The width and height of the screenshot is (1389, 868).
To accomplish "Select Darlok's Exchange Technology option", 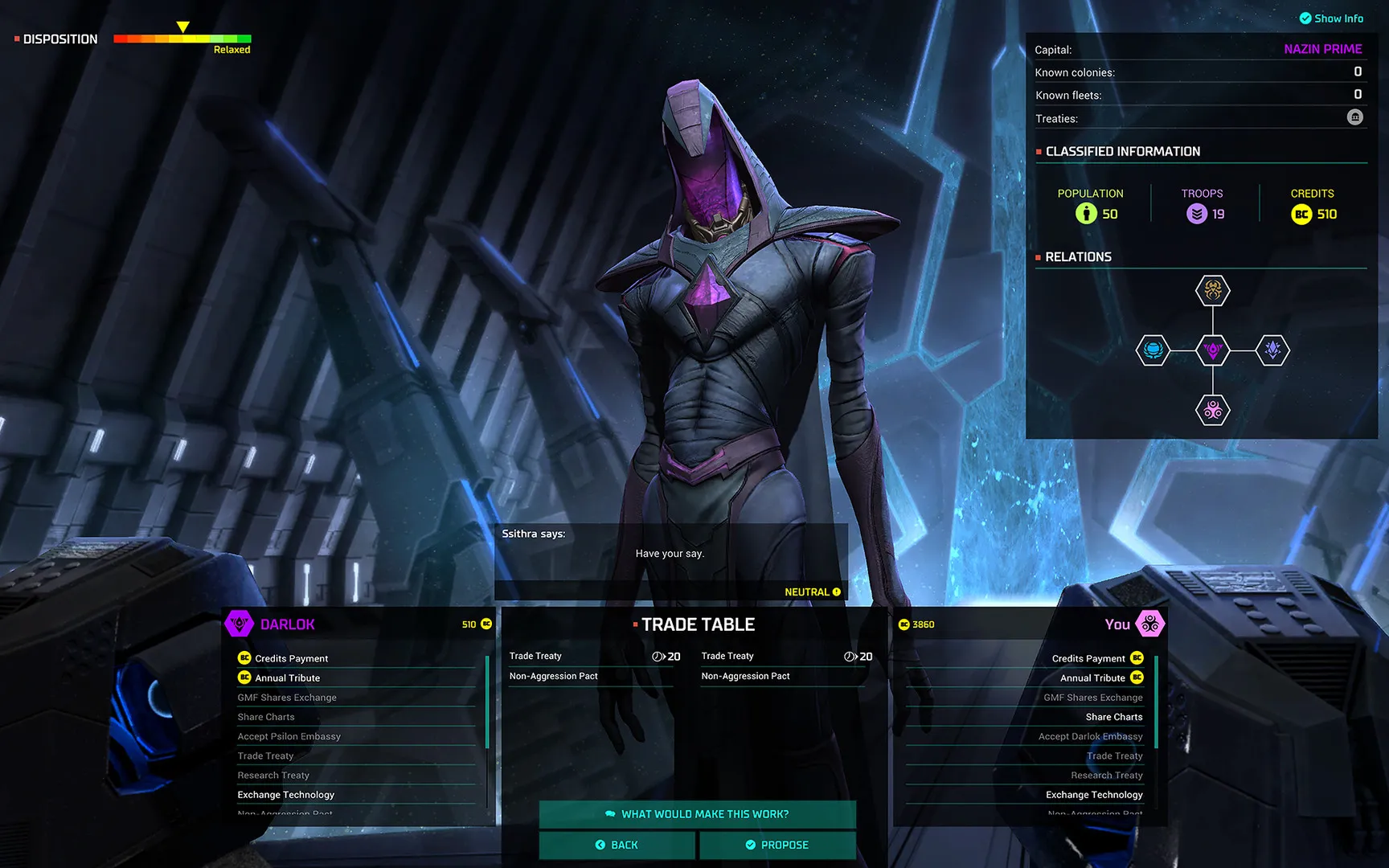I will (285, 795).
